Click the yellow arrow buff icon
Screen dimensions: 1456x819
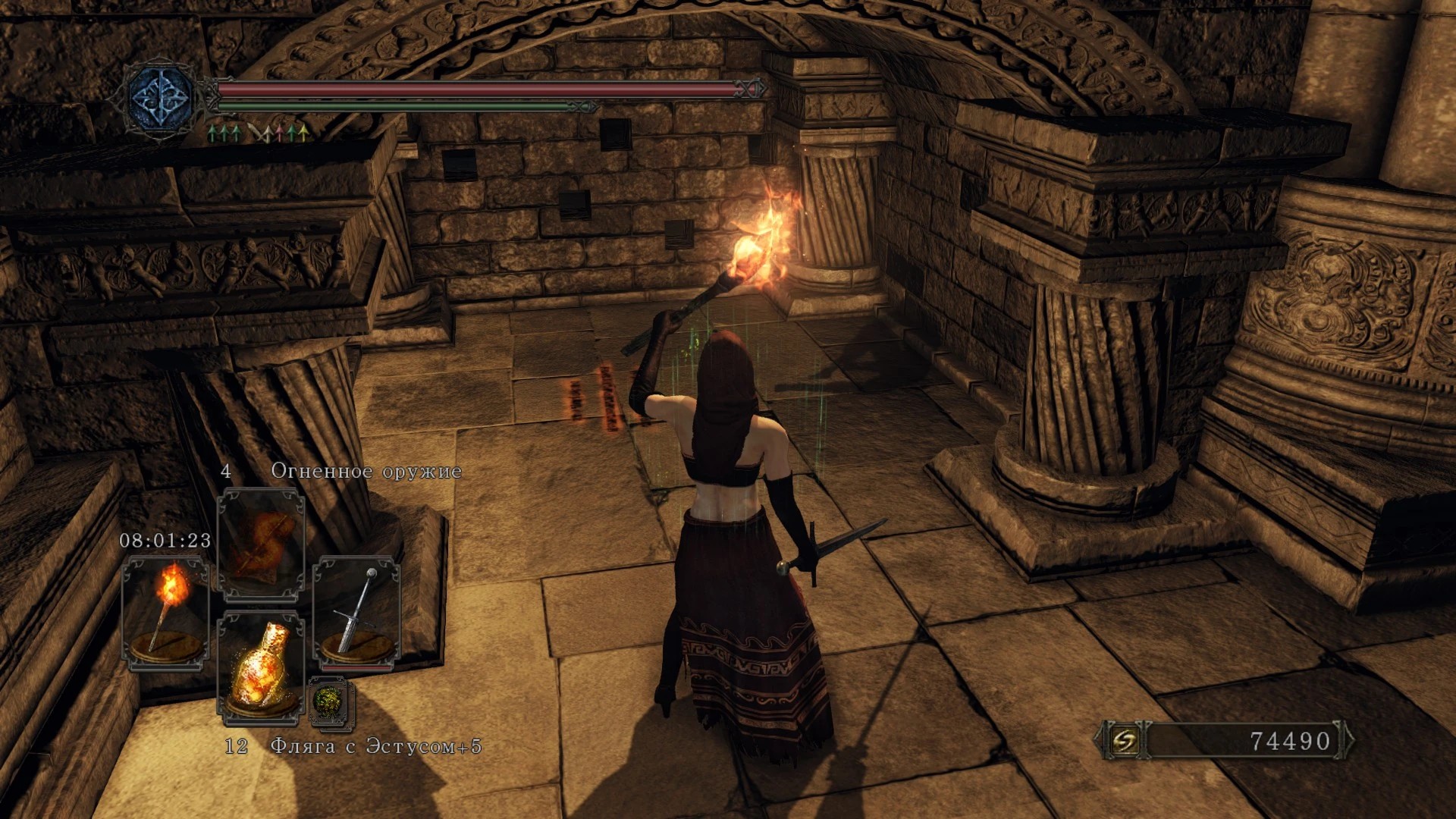pyautogui.click(x=303, y=134)
